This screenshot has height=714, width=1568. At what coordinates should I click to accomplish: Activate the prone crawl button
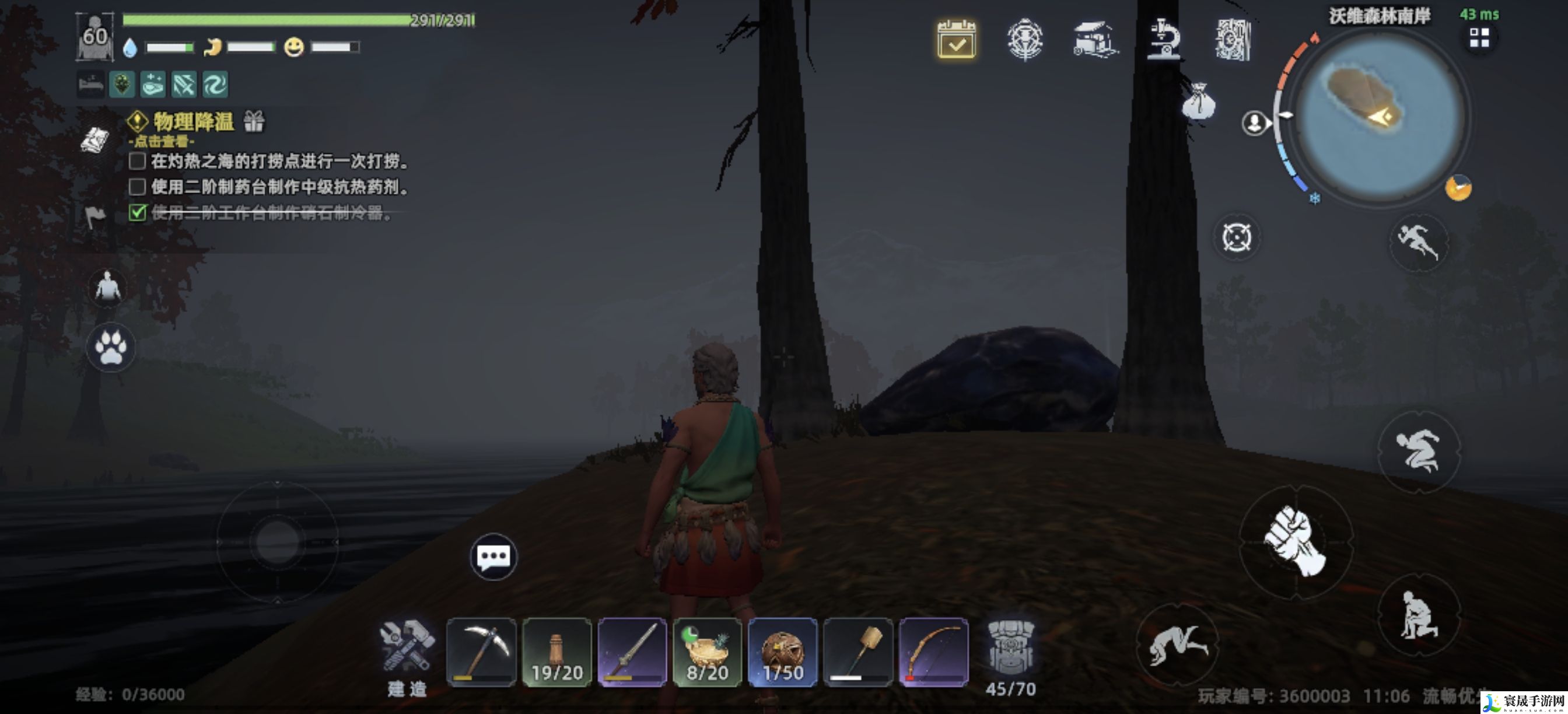click(x=1177, y=645)
